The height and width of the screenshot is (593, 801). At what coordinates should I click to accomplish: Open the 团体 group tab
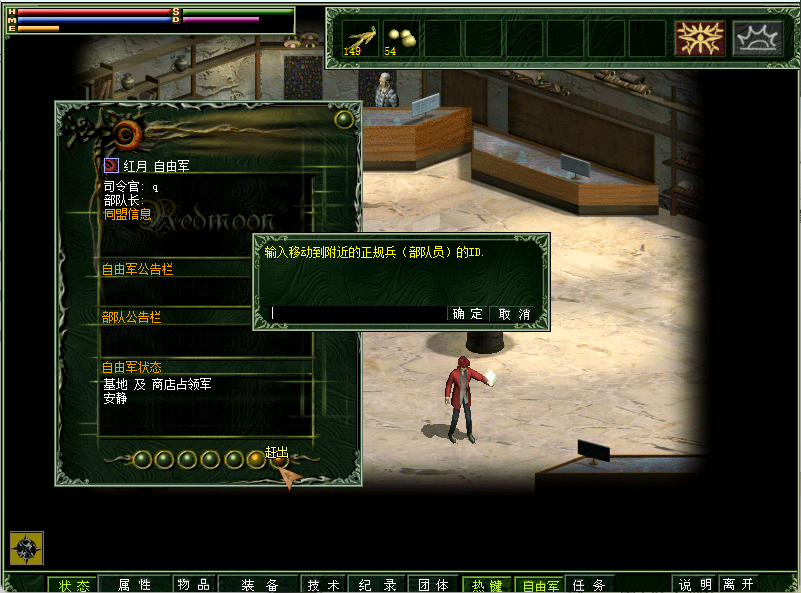(432, 585)
